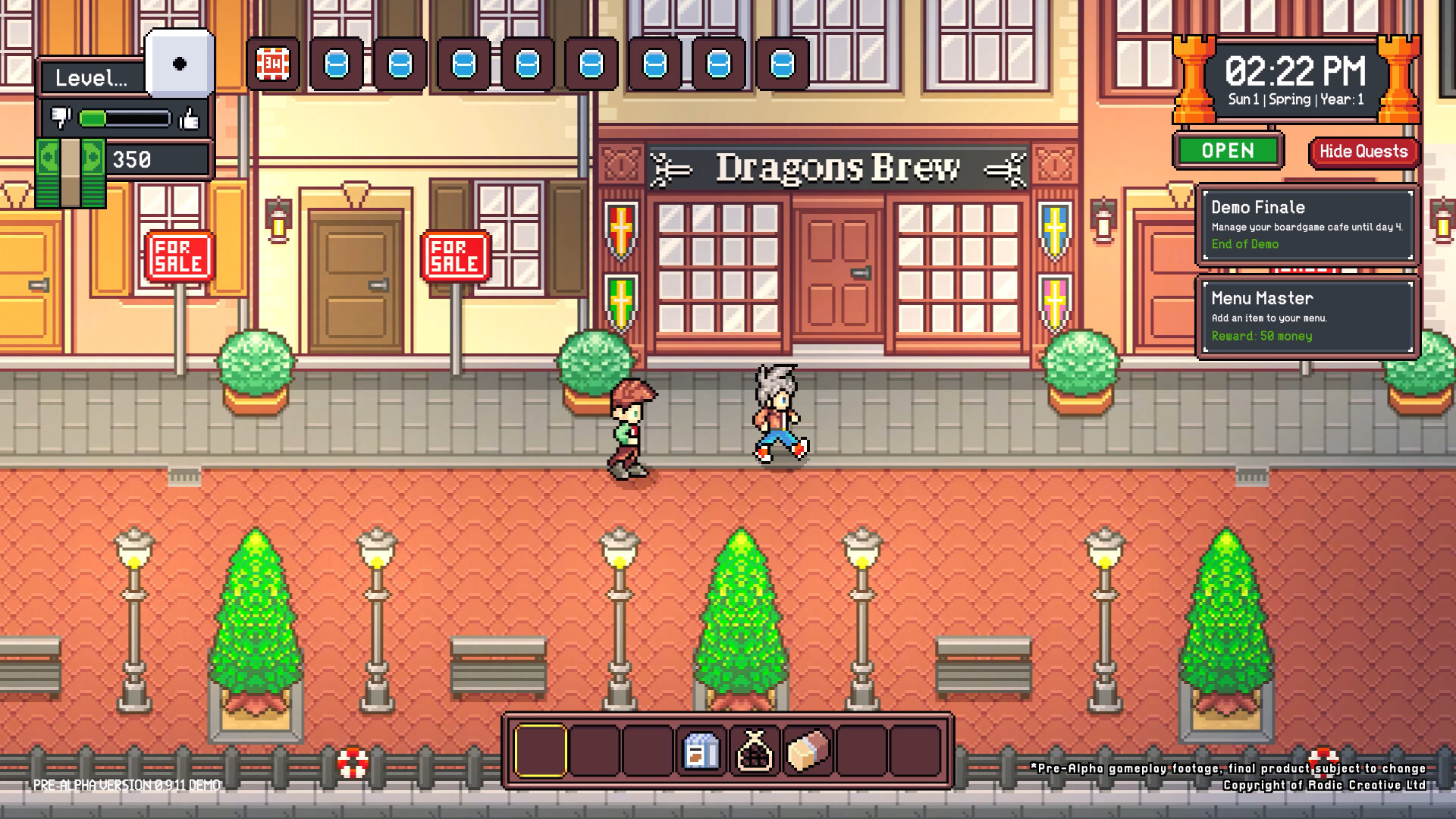The height and width of the screenshot is (819, 1456).
Task: Click the thumbs up icon on reputation bar
Action: point(190,118)
